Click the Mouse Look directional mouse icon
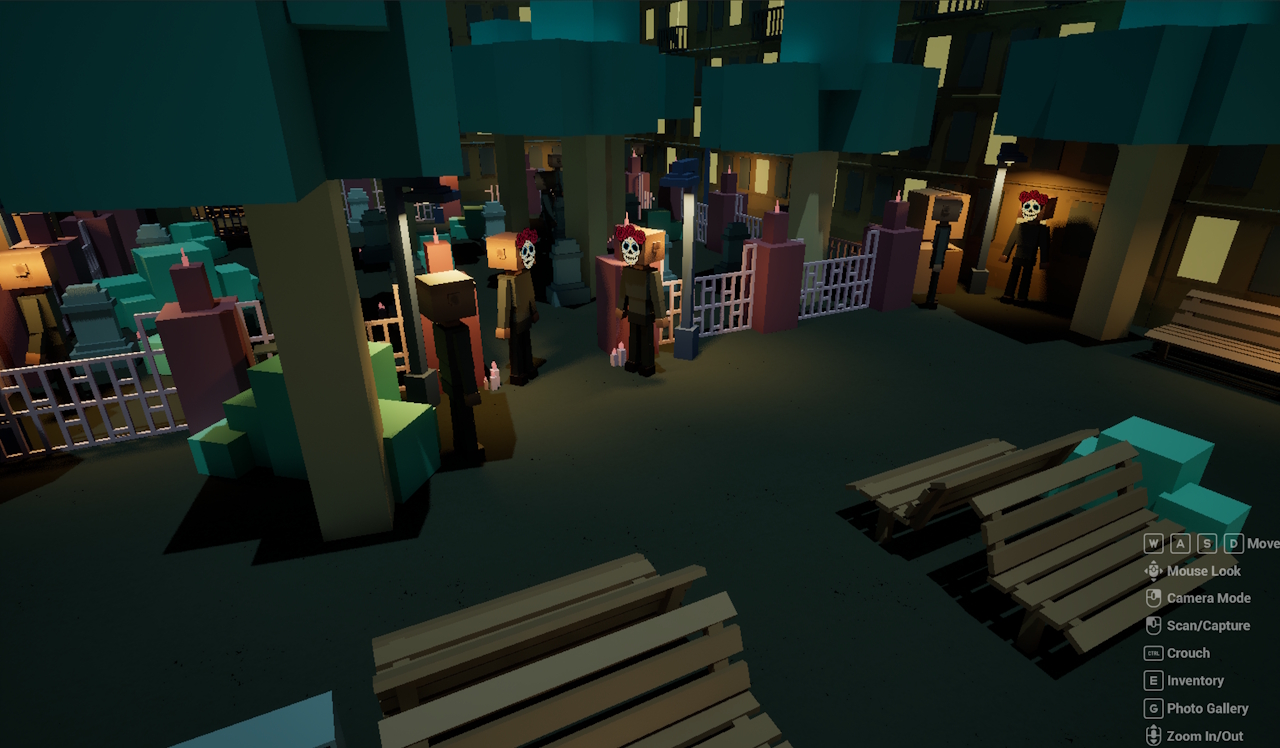Screen dimensions: 1280x748 click(x=1153, y=571)
